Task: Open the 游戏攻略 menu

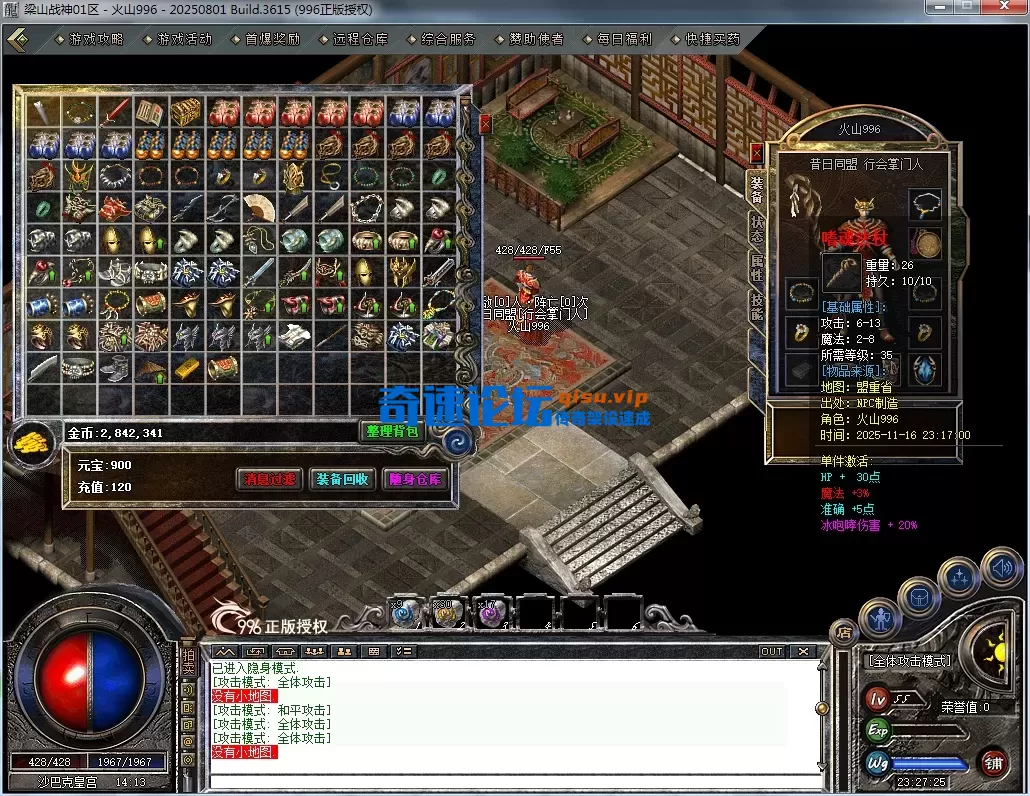Action: pyautogui.click(x=96, y=39)
